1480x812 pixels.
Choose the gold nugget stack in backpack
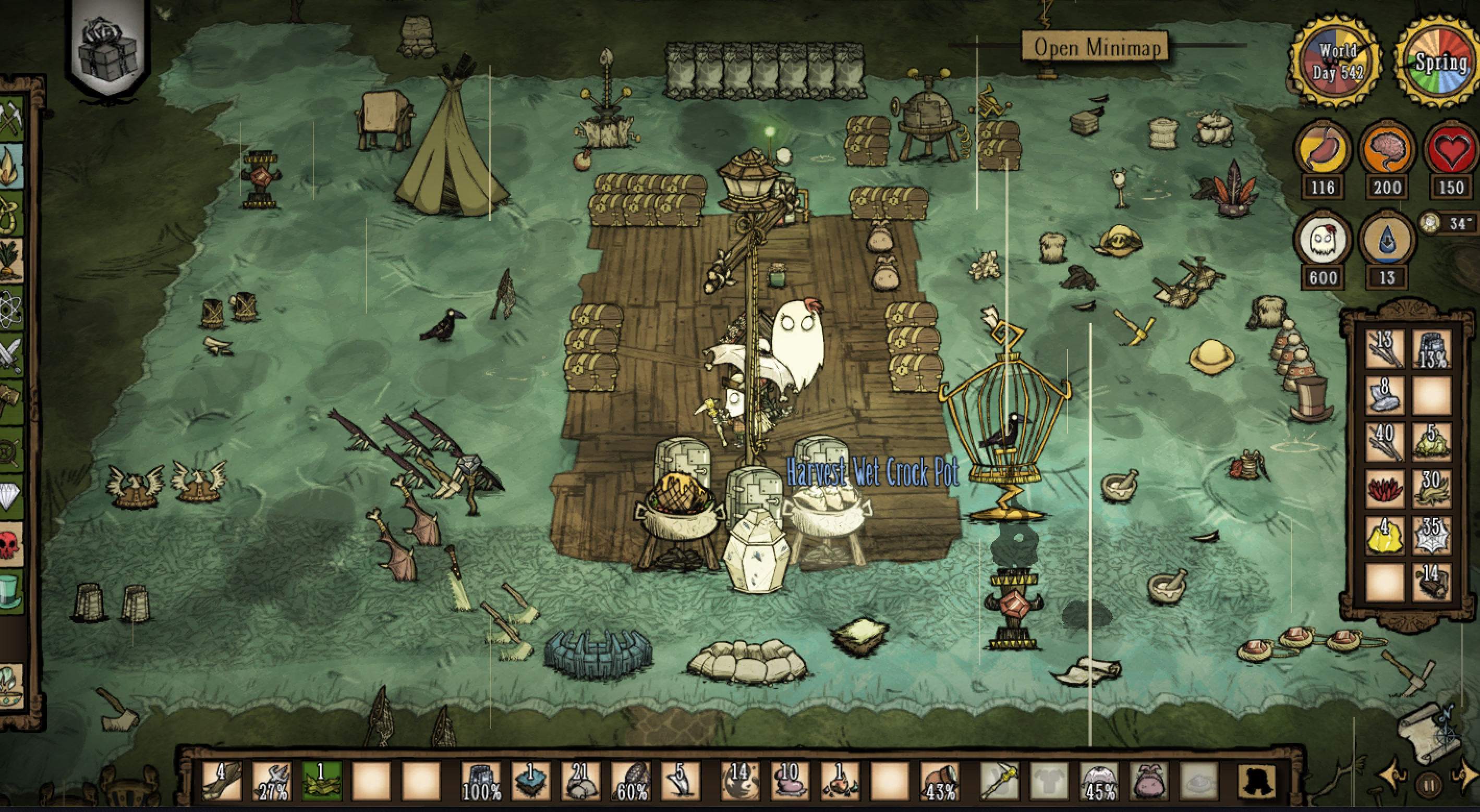click(1384, 535)
